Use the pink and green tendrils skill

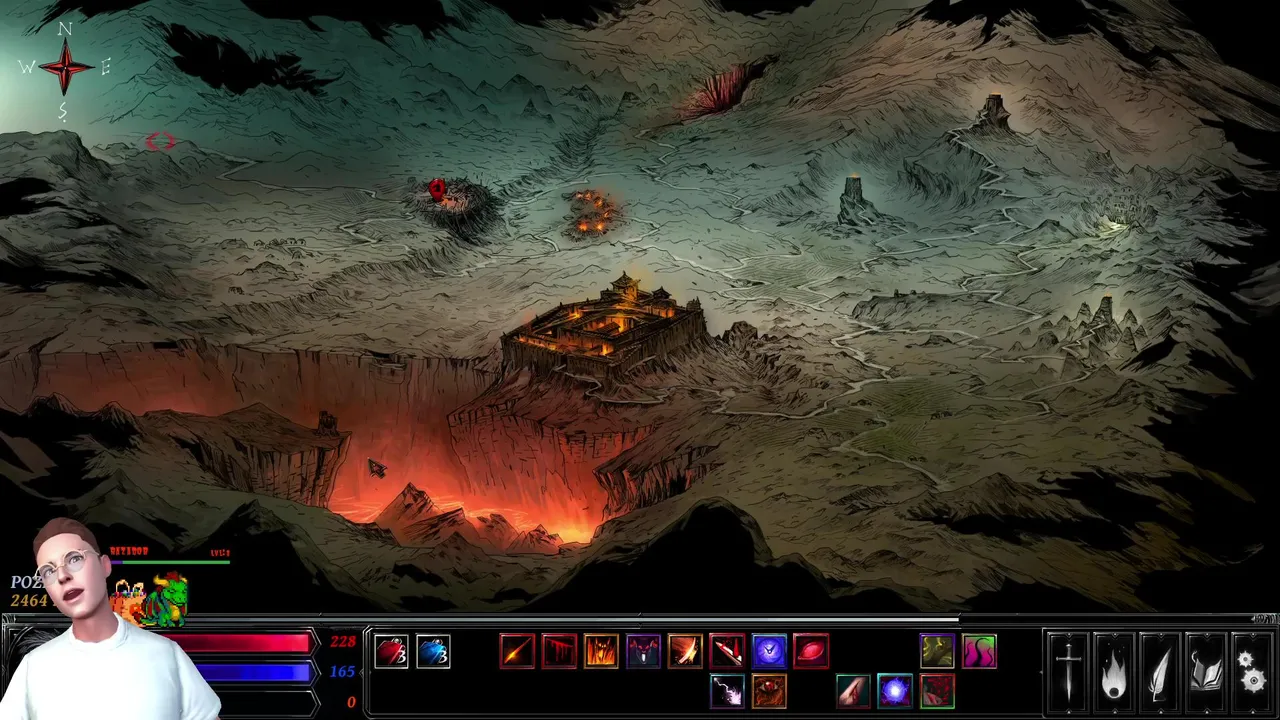[979, 652]
